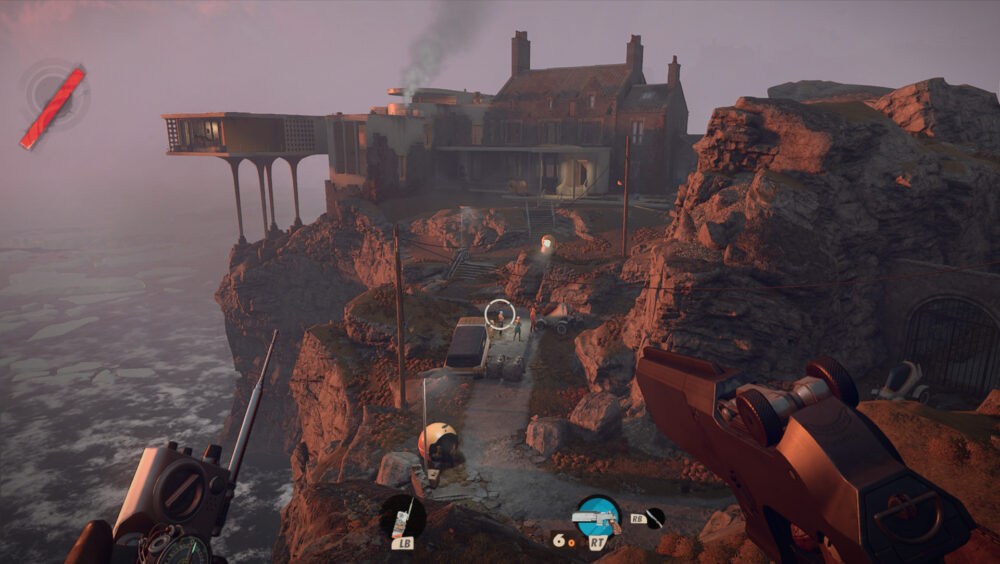Select the machete melee icon
The height and width of the screenshot is (564, 1000).
pos(654,518)
